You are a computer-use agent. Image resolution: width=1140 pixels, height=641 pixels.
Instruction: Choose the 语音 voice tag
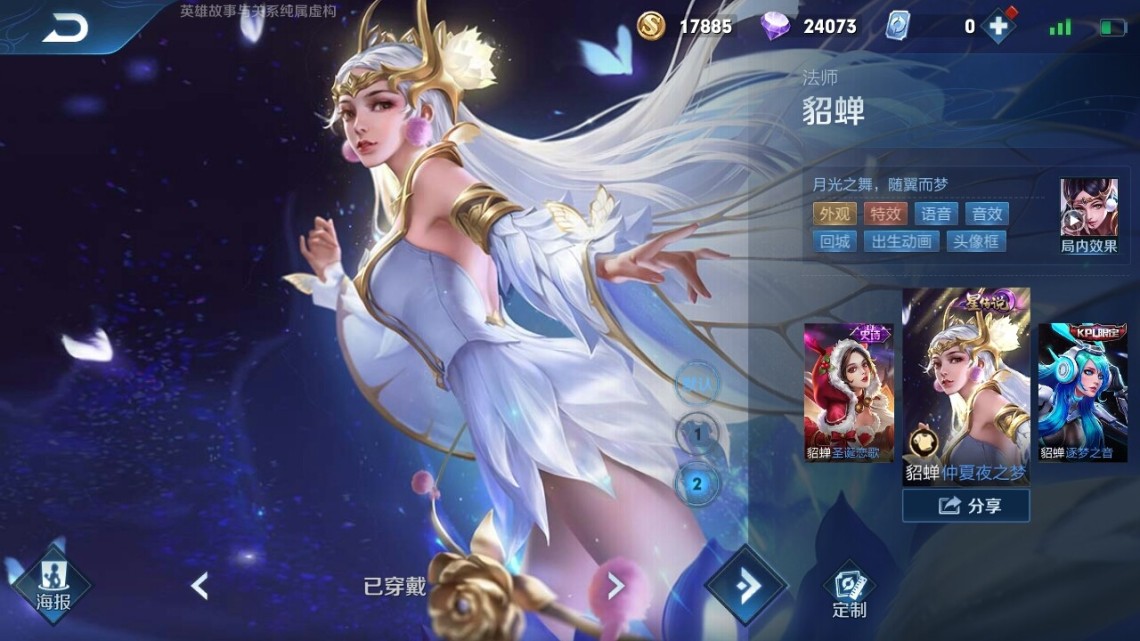click(x=936, y=213)
